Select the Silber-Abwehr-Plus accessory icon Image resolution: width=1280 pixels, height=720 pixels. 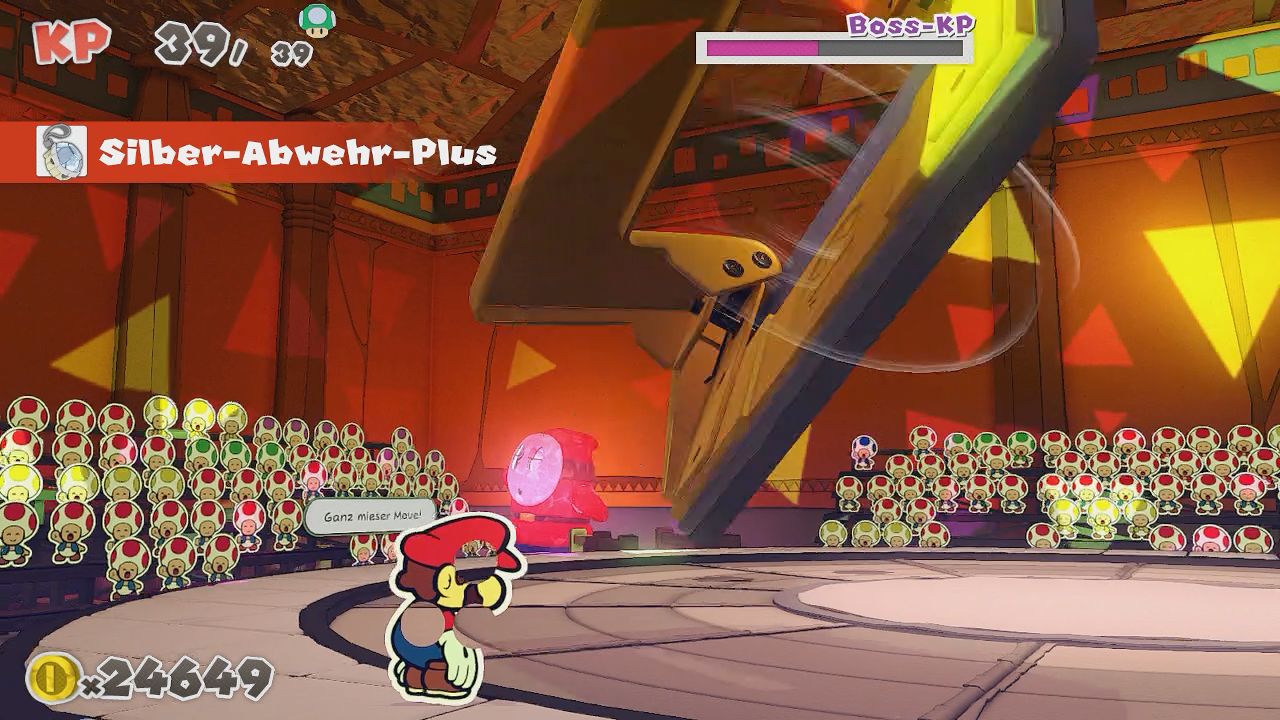61,153
